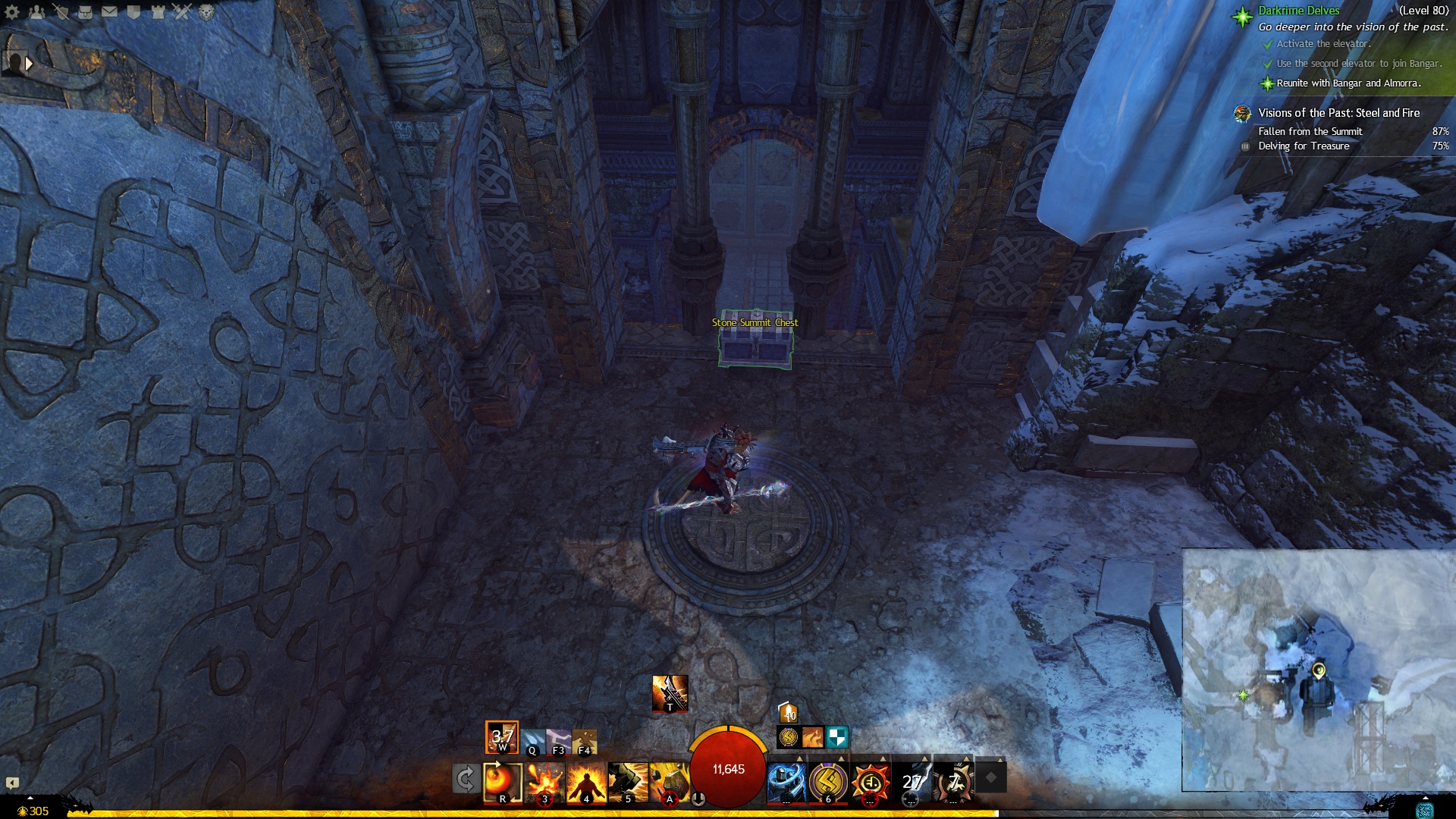
Task: Select the Darkrime Delves story objective
Action: (1298, 11)
